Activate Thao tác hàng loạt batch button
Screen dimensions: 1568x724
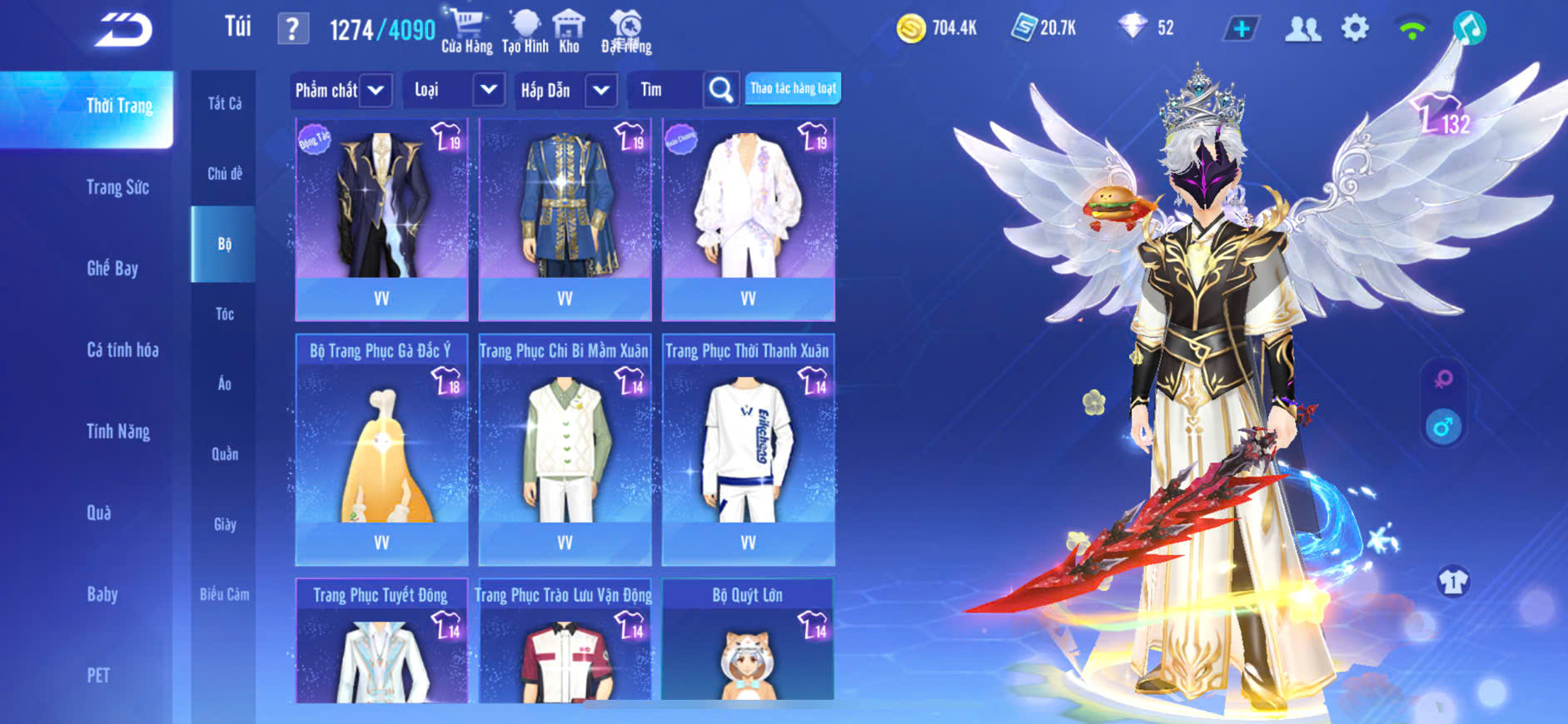point(793,88)
